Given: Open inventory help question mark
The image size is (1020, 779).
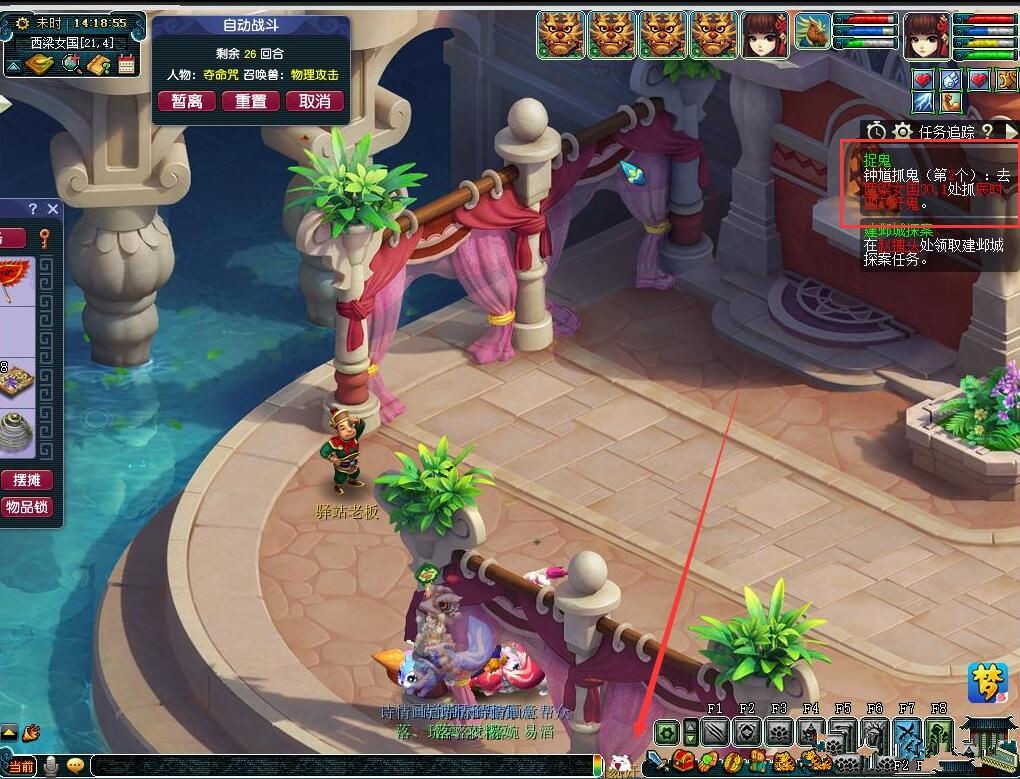Looking at the screenshot, I should click(32, 209).
